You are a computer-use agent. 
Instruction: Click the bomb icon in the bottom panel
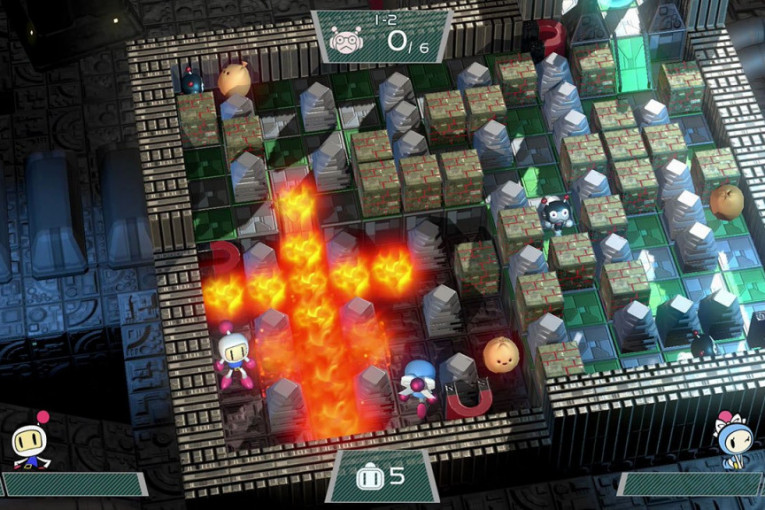click(x=367, y=476)
